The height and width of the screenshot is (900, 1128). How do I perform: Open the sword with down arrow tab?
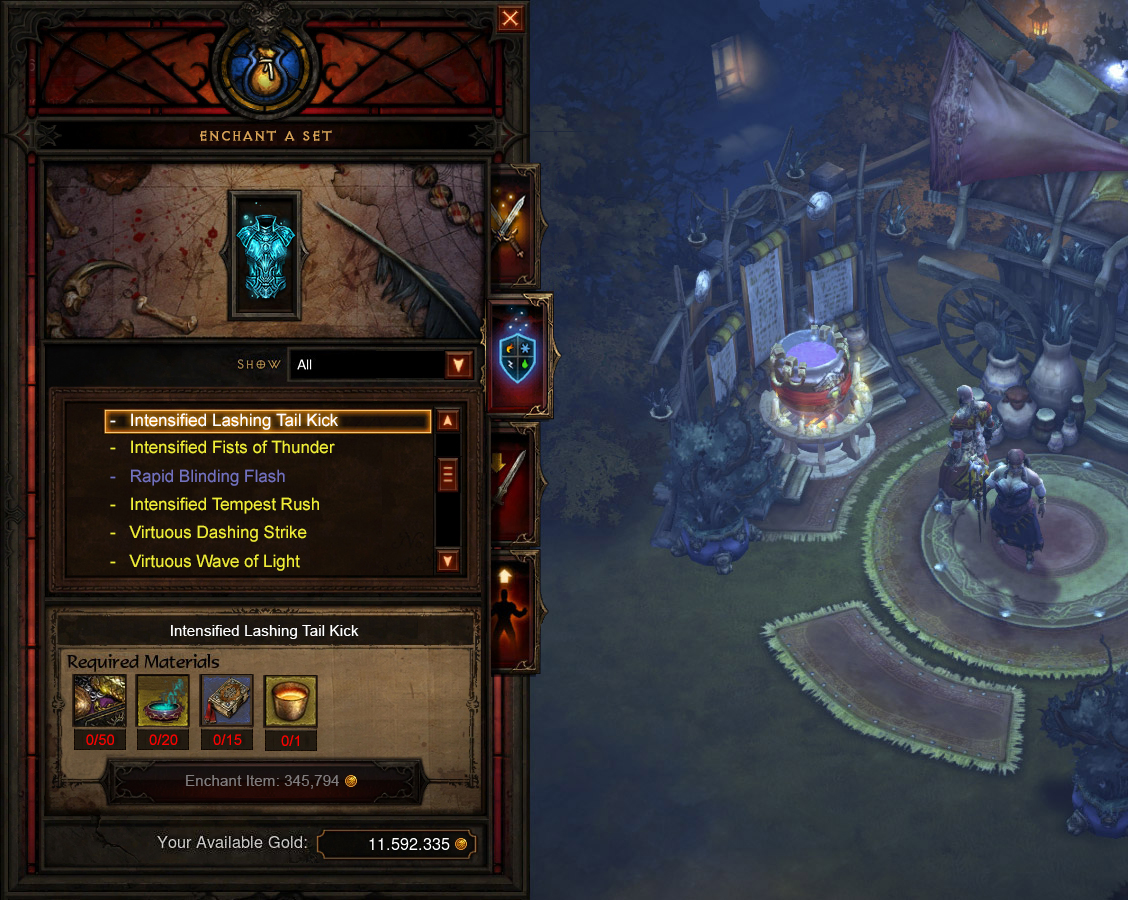[x=510, y=483]
